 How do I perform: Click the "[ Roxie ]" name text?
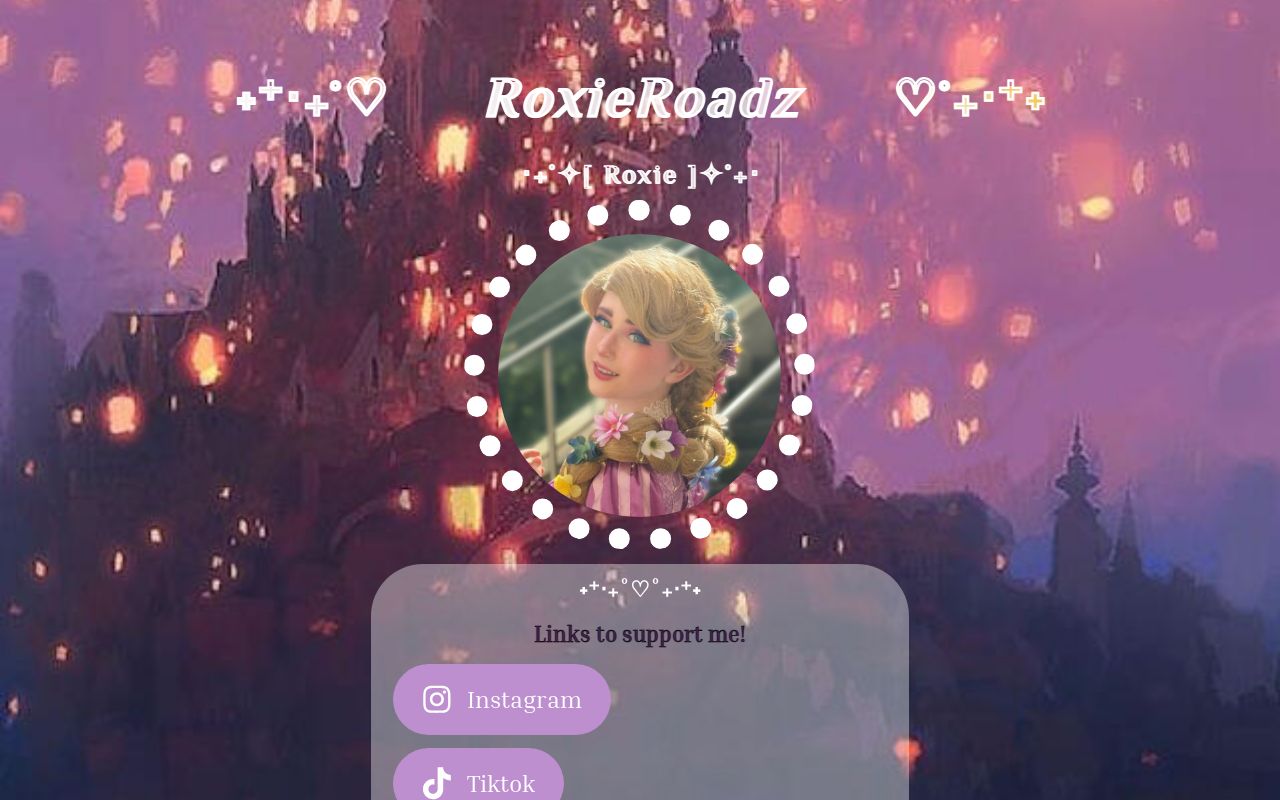coord(640,174)
